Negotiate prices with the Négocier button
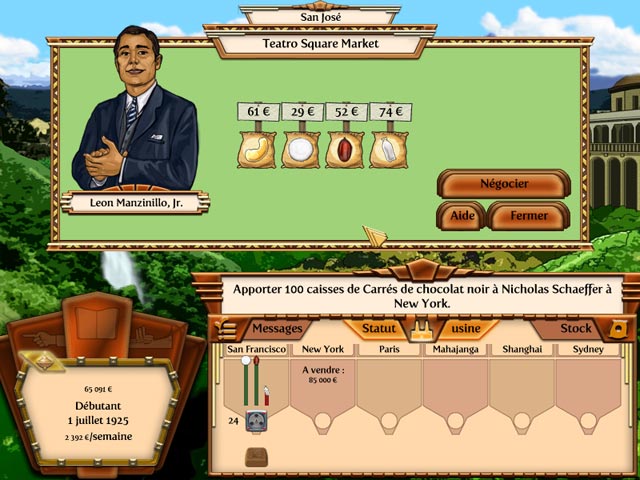The height and width of the screenshot is (480, 640). click(x=504, y=184)
